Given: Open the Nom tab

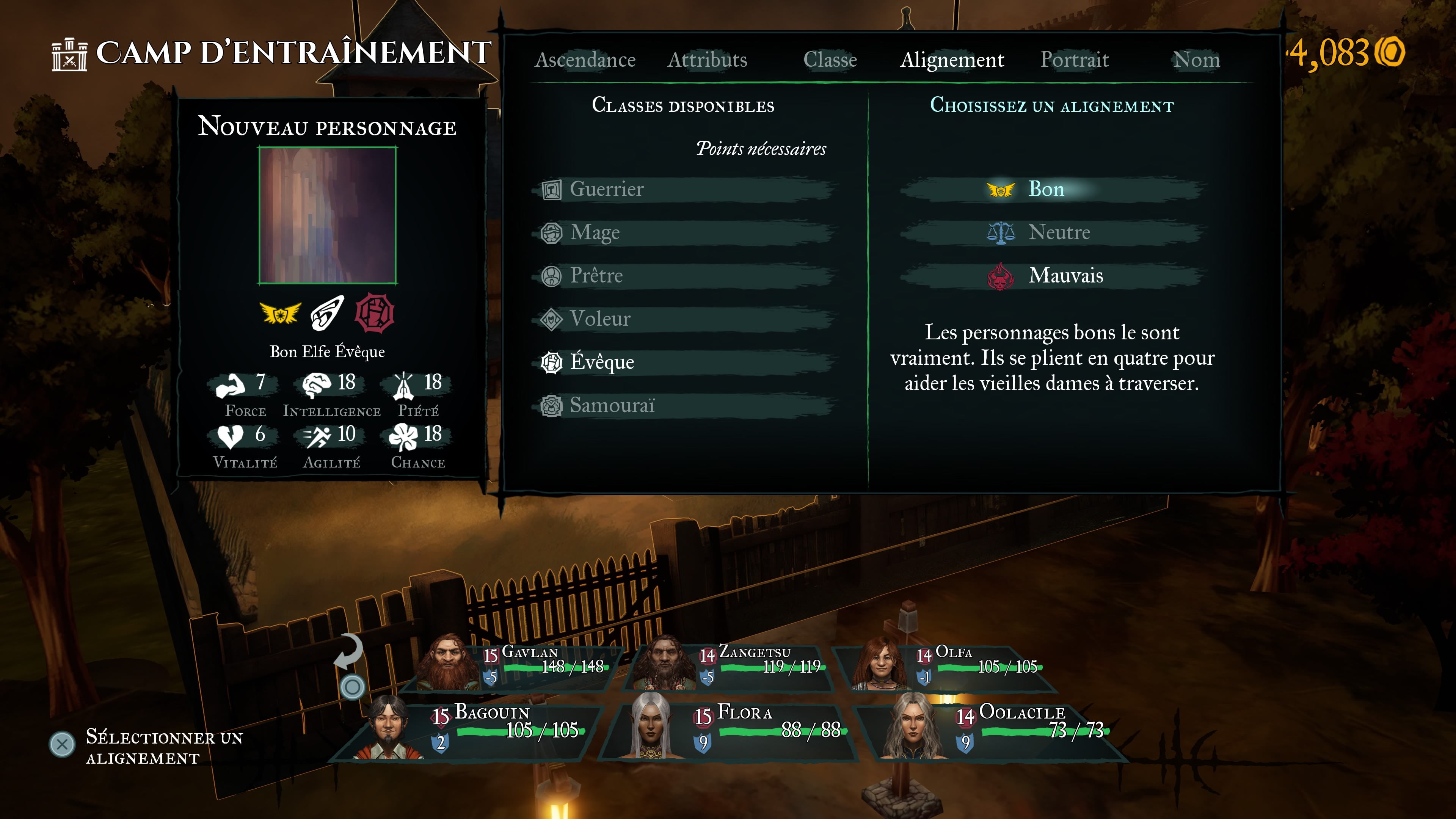Looking at the screenshot, I should pyautogui.click(x=1196, y=60).
